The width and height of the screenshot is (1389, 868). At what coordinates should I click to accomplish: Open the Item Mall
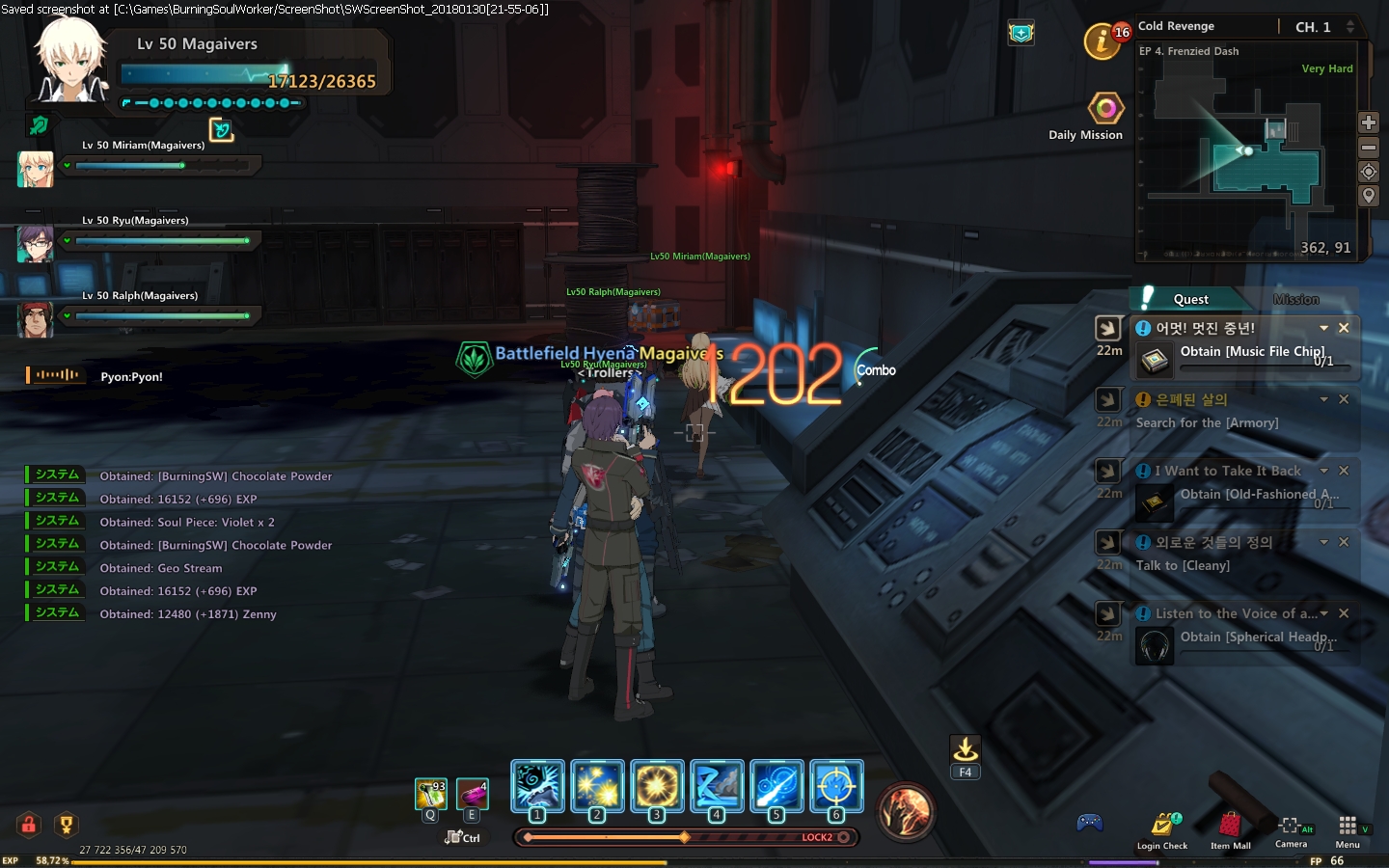[1230, 827]
